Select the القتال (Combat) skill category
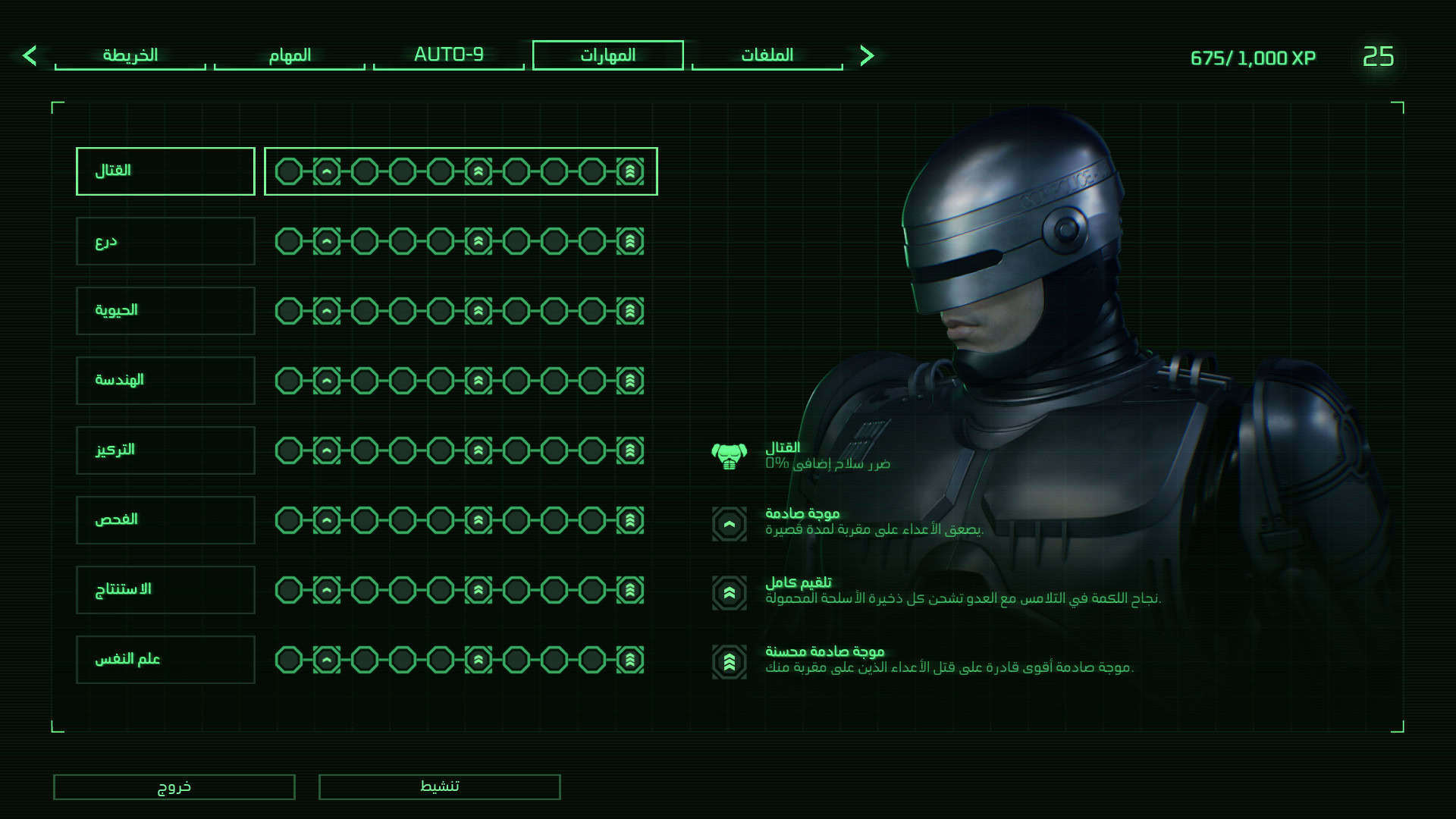 click(x=165, y=171)
